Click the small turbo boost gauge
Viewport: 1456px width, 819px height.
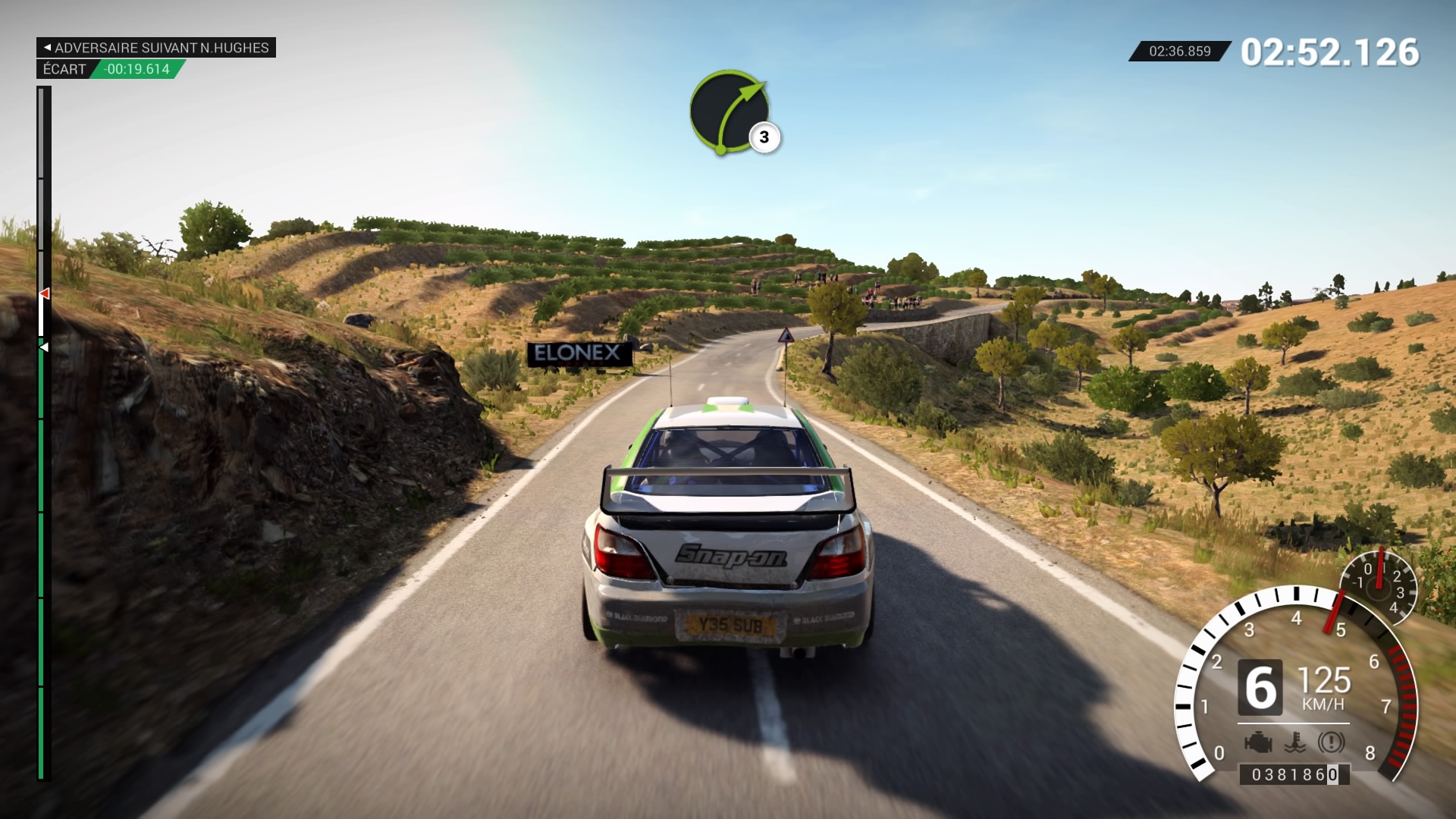pyautogui.click(x=1379, y=585)
